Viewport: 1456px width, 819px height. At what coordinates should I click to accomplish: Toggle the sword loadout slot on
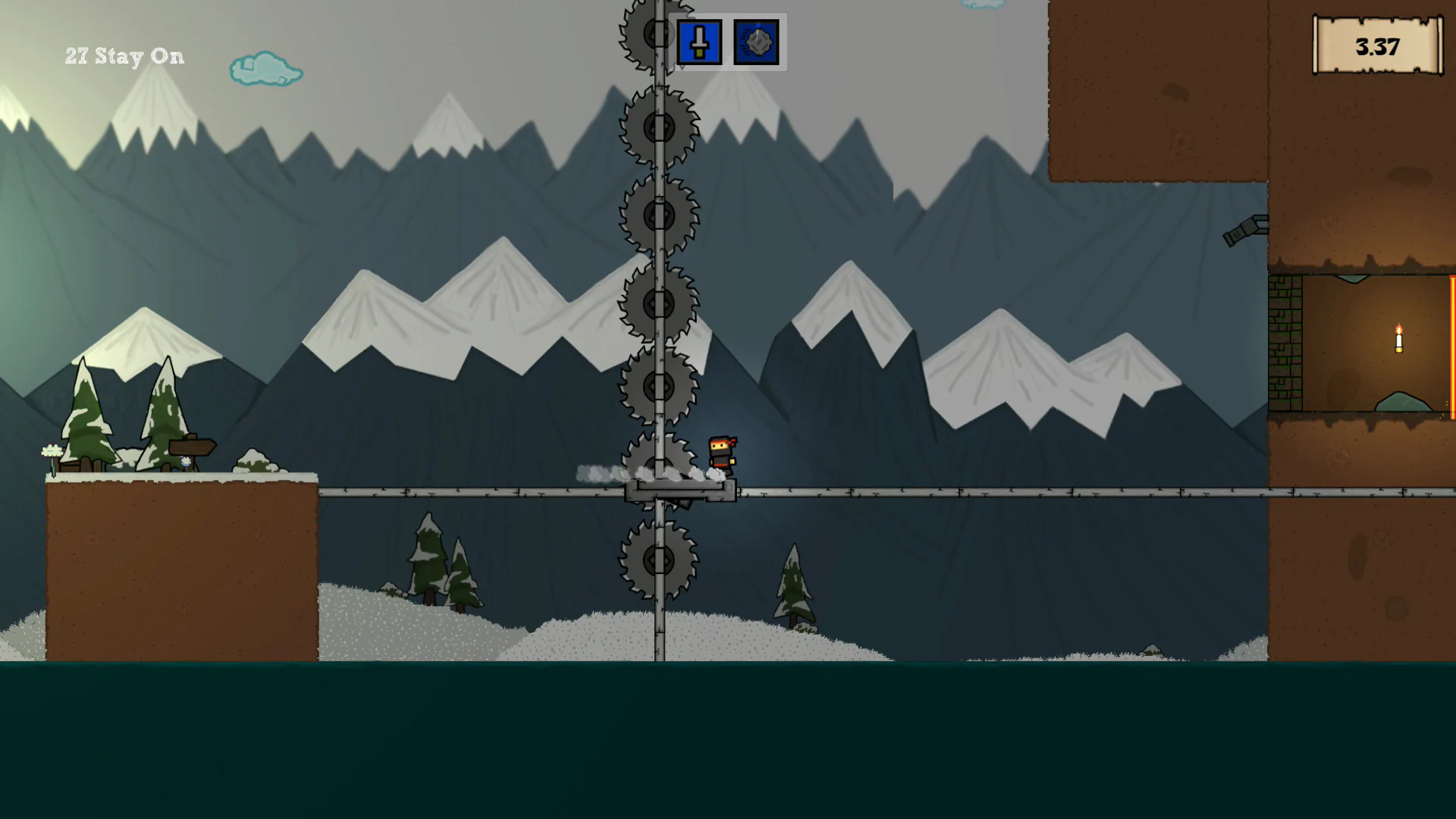[699, 42]
